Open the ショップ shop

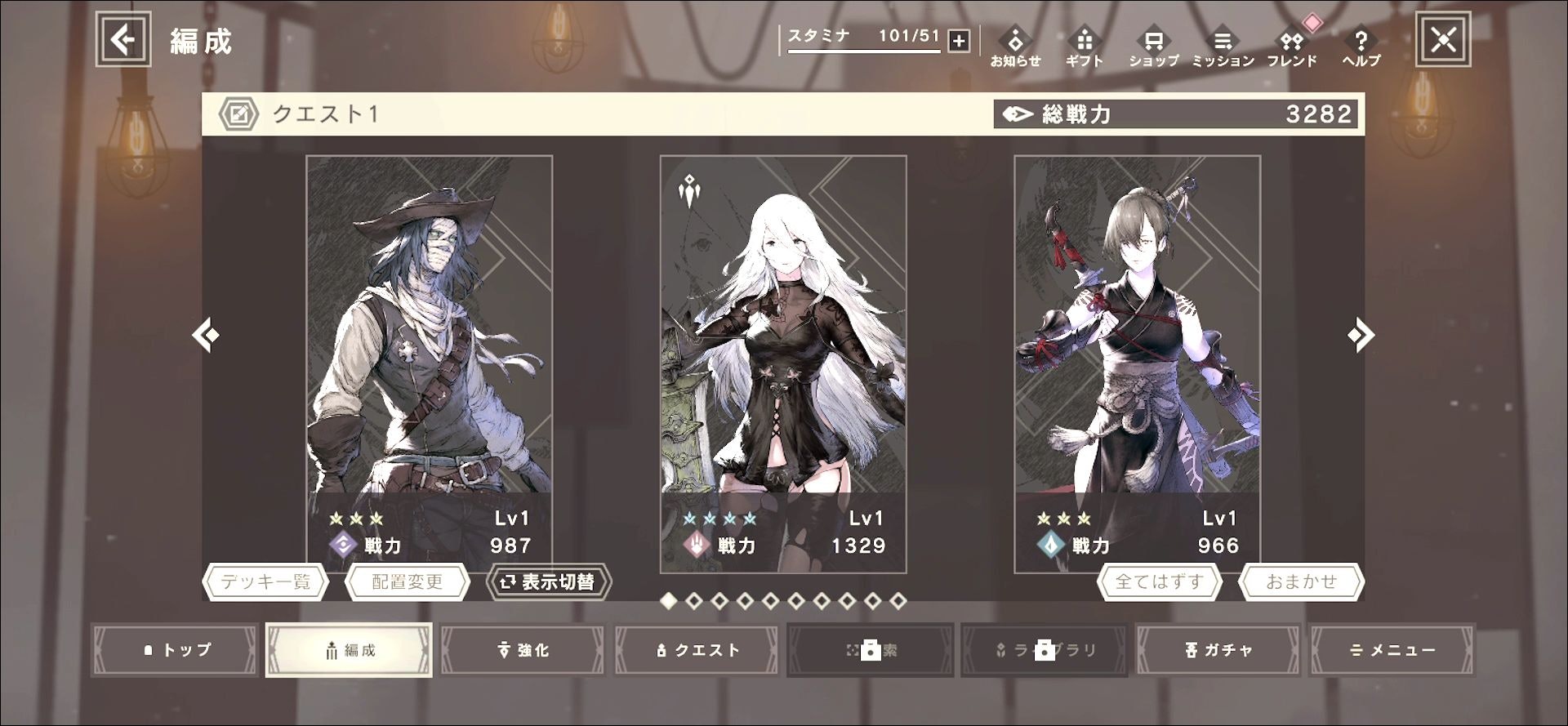[x=1153, y=47]
